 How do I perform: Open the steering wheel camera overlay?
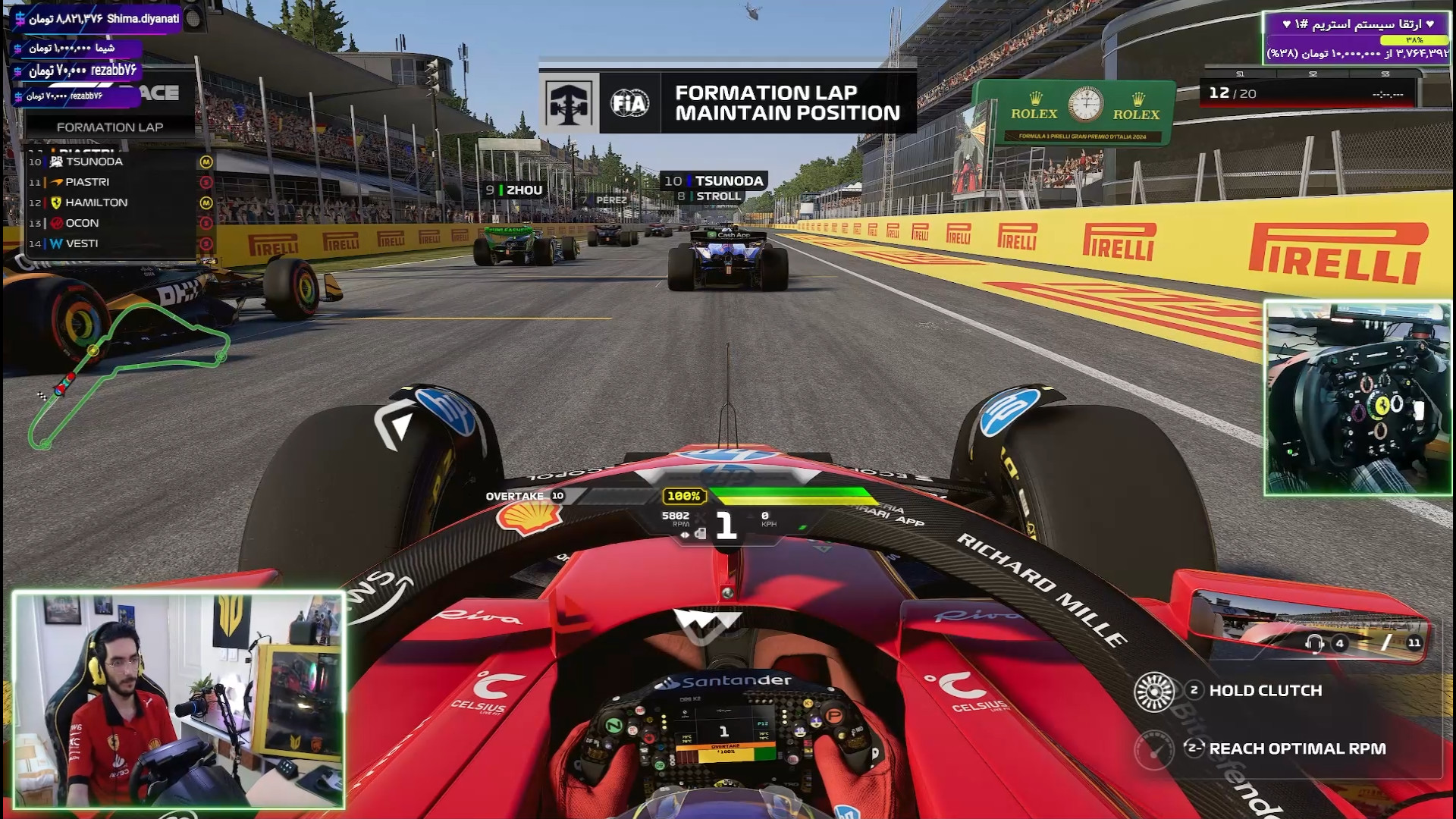click(1357, 398)
